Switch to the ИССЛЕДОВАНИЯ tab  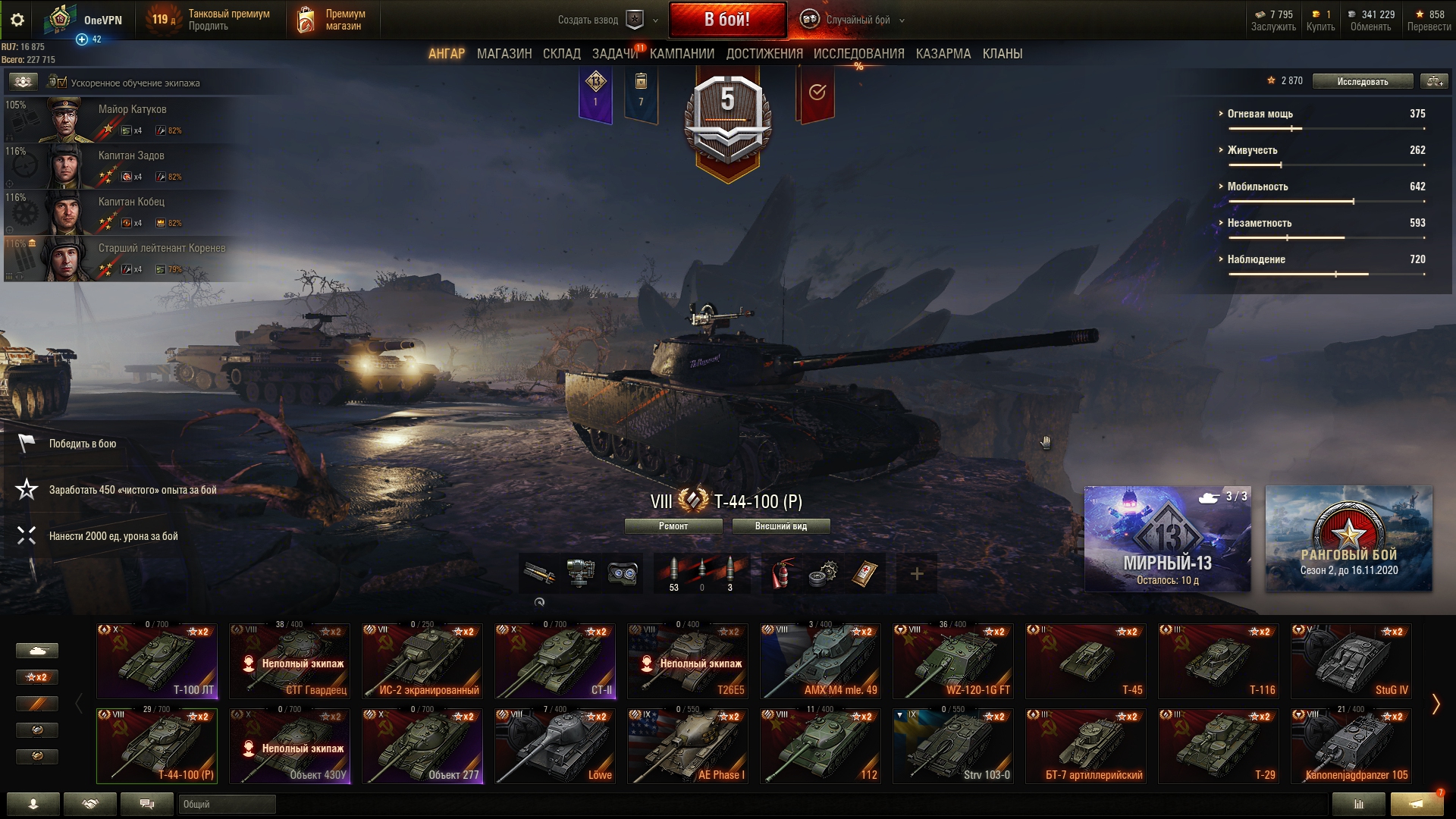pyautogui.click(x=858, y=54)
